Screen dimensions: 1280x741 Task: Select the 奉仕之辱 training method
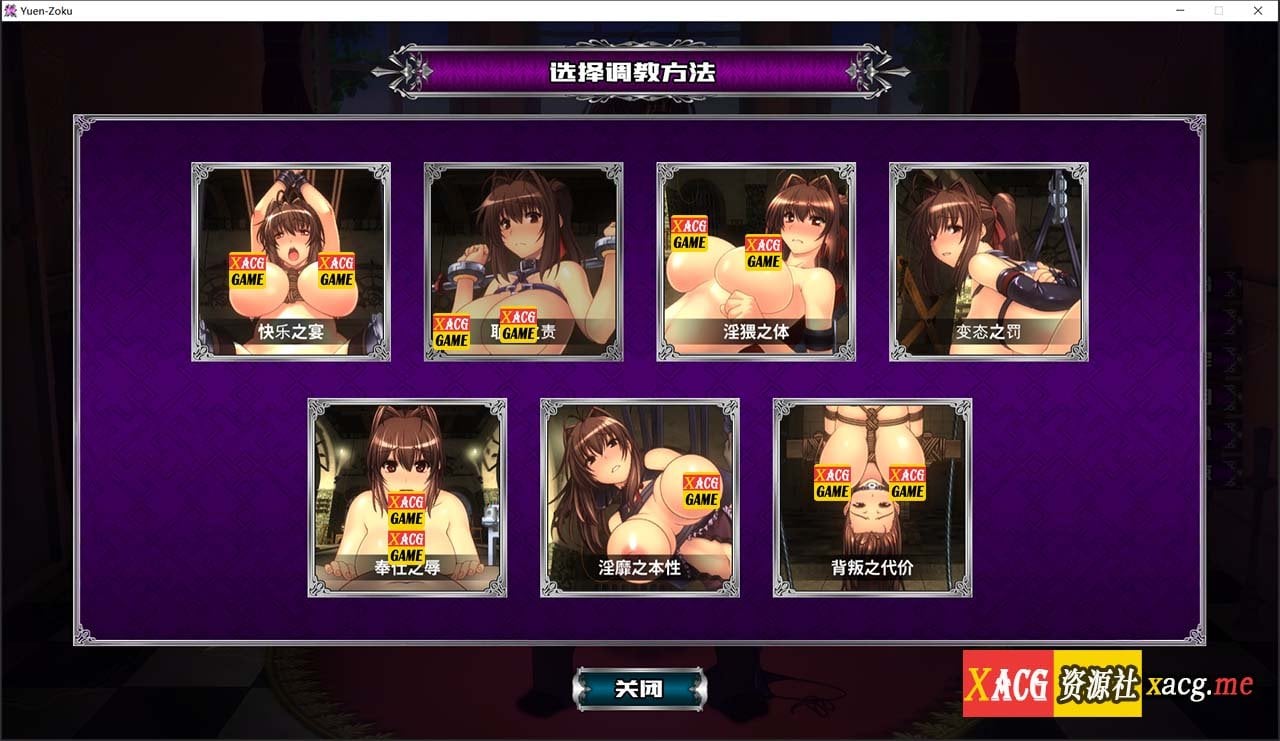point(407,496)
